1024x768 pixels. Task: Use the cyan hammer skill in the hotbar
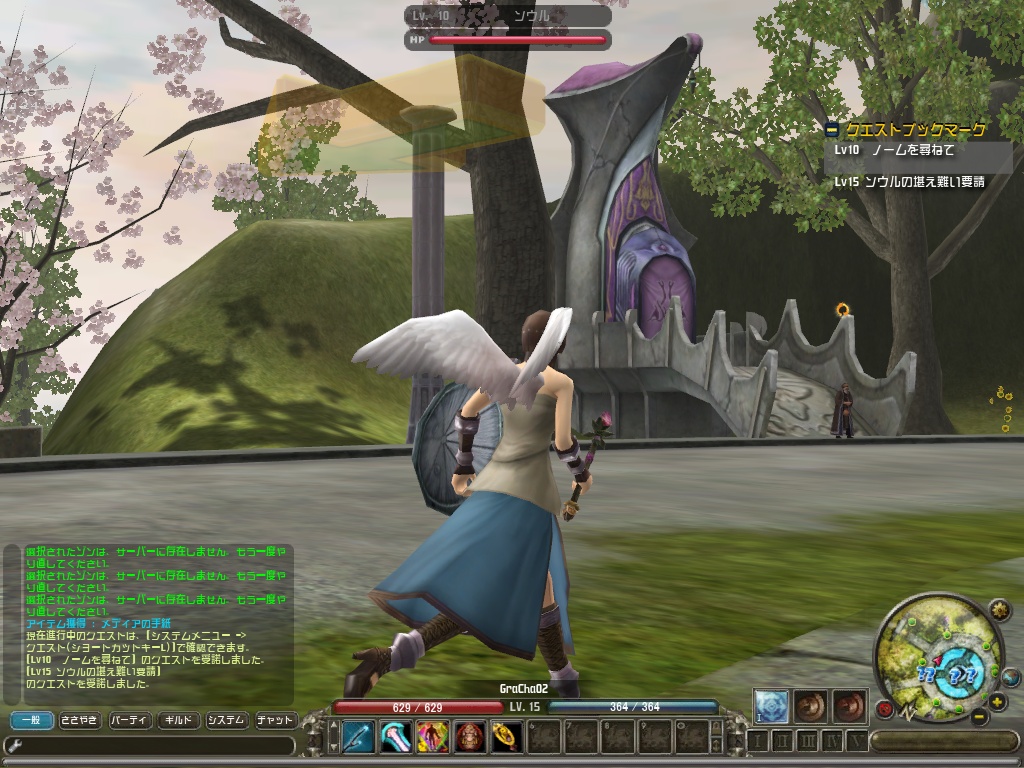point(396,737)
